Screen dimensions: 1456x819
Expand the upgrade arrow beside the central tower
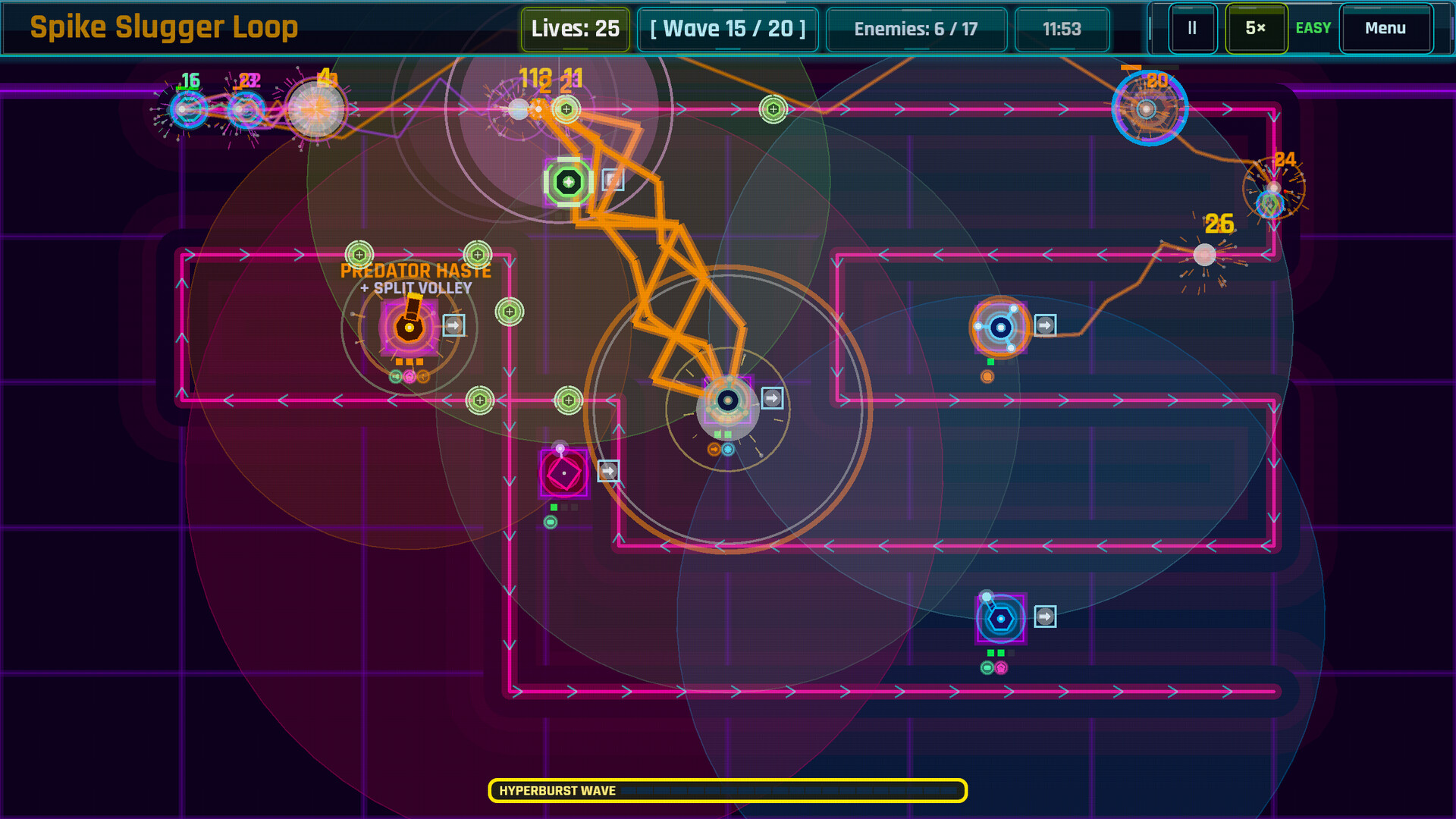772,397
